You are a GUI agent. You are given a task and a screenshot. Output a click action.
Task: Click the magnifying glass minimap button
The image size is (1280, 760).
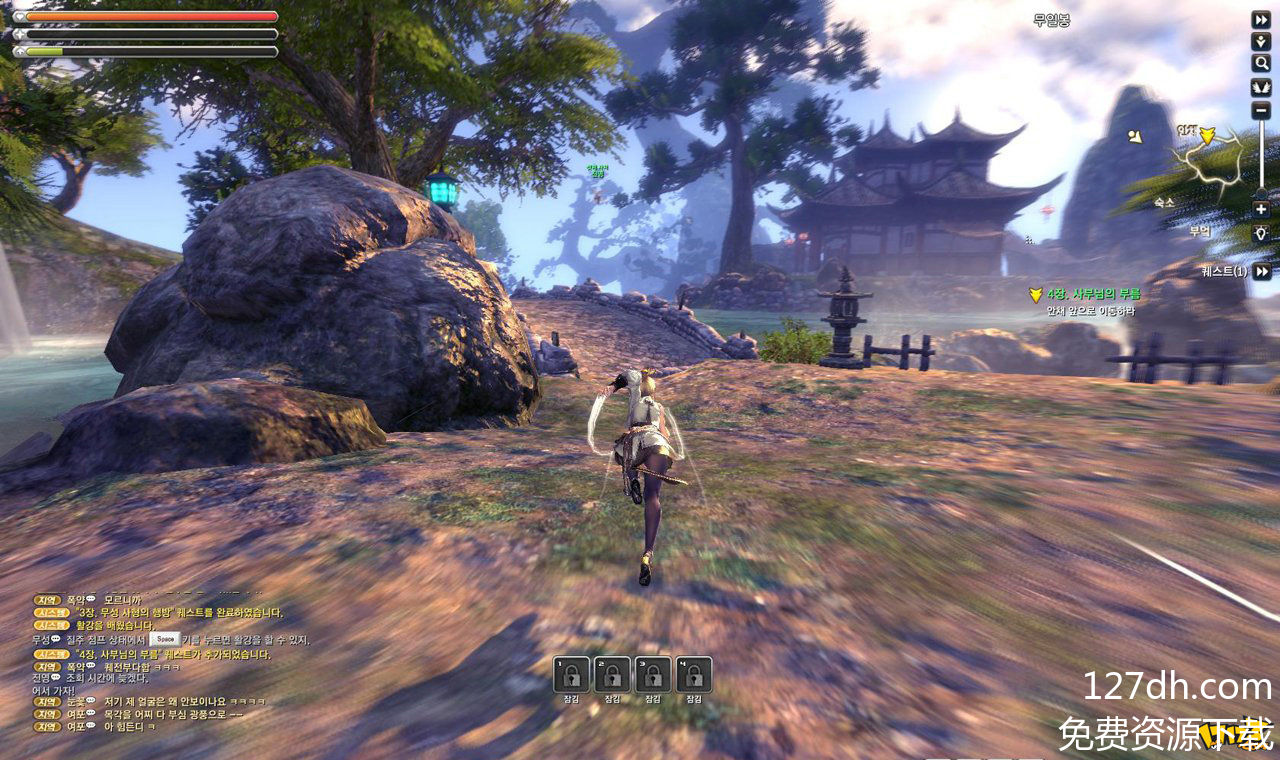[1261, 63]
